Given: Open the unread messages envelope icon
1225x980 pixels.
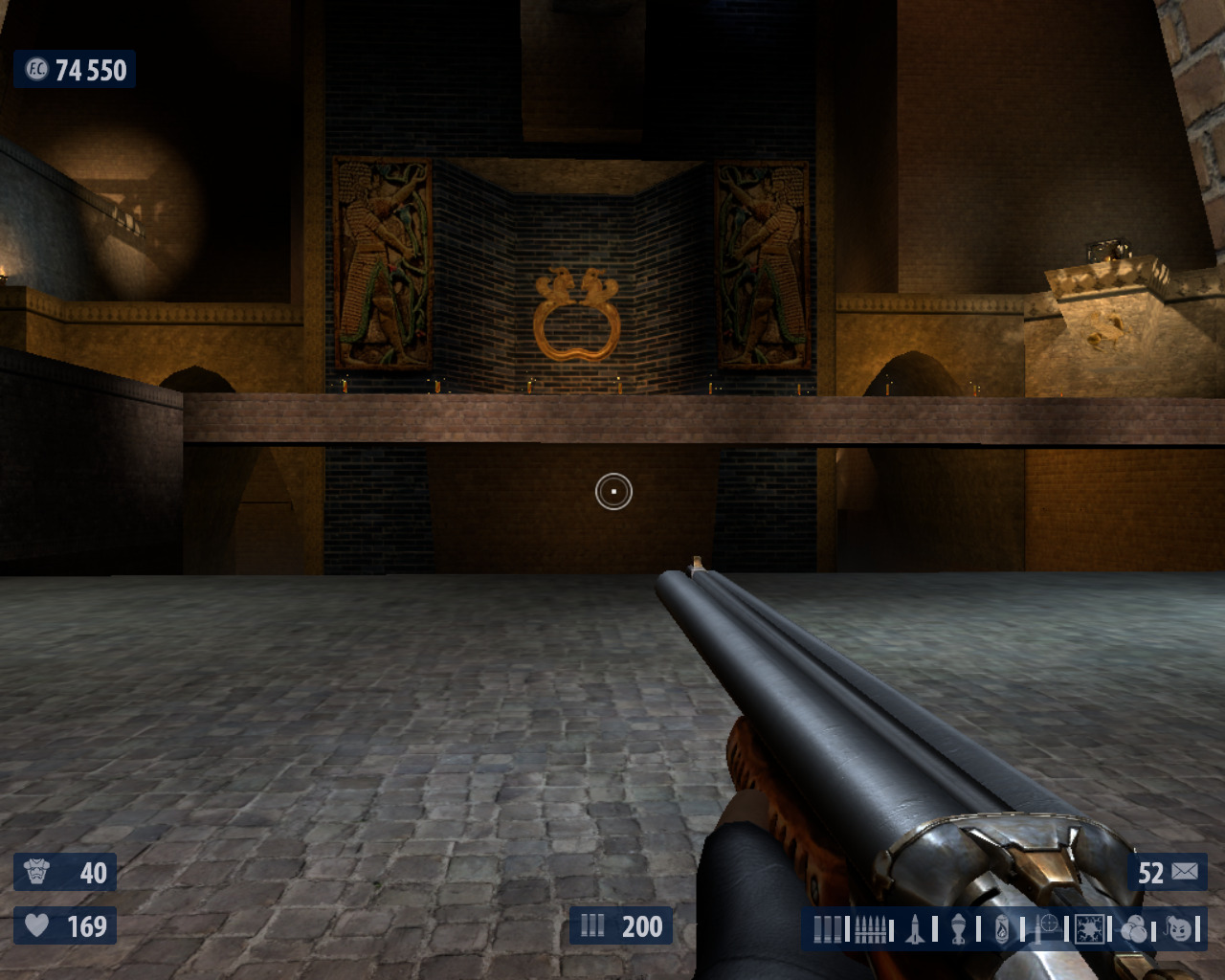Looking at the screenshot, I should click(1185, 872).
